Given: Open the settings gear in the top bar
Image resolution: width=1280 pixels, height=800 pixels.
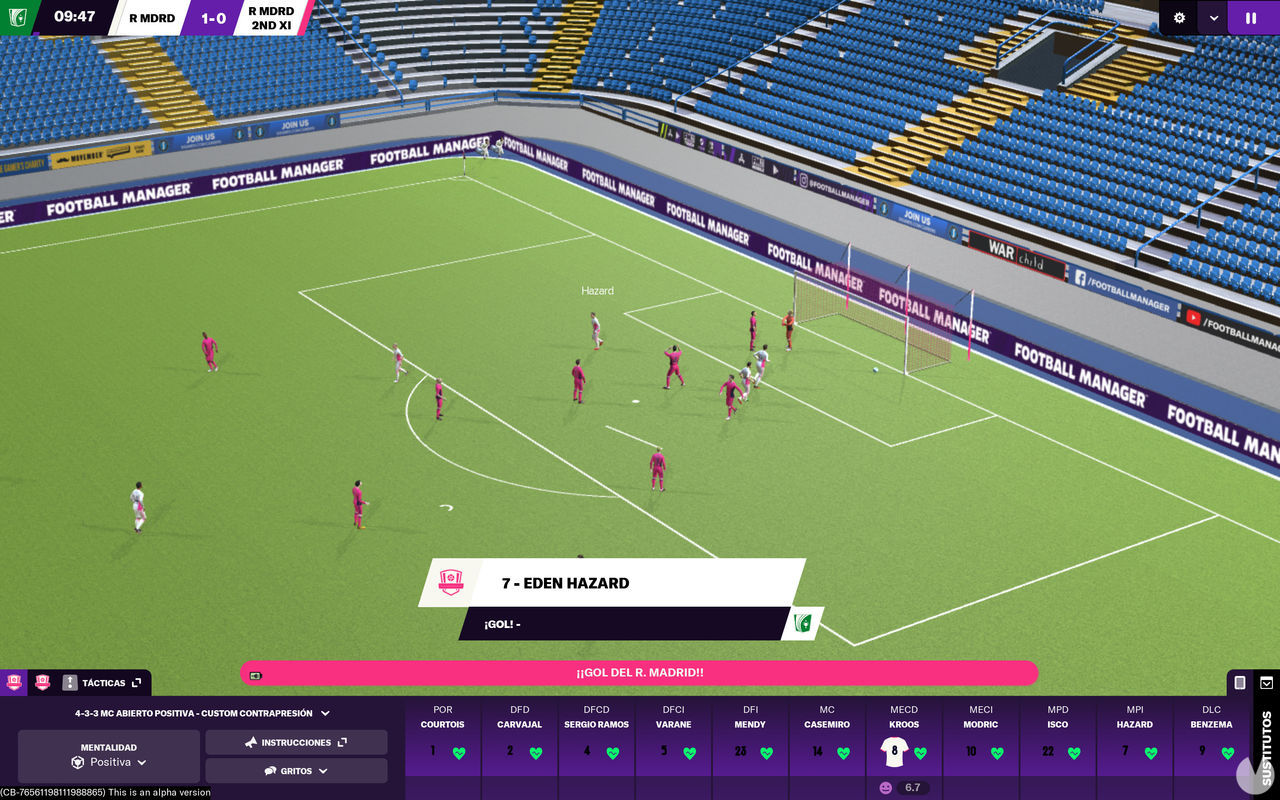Looking at the screenshot, I should (1178, 18).
